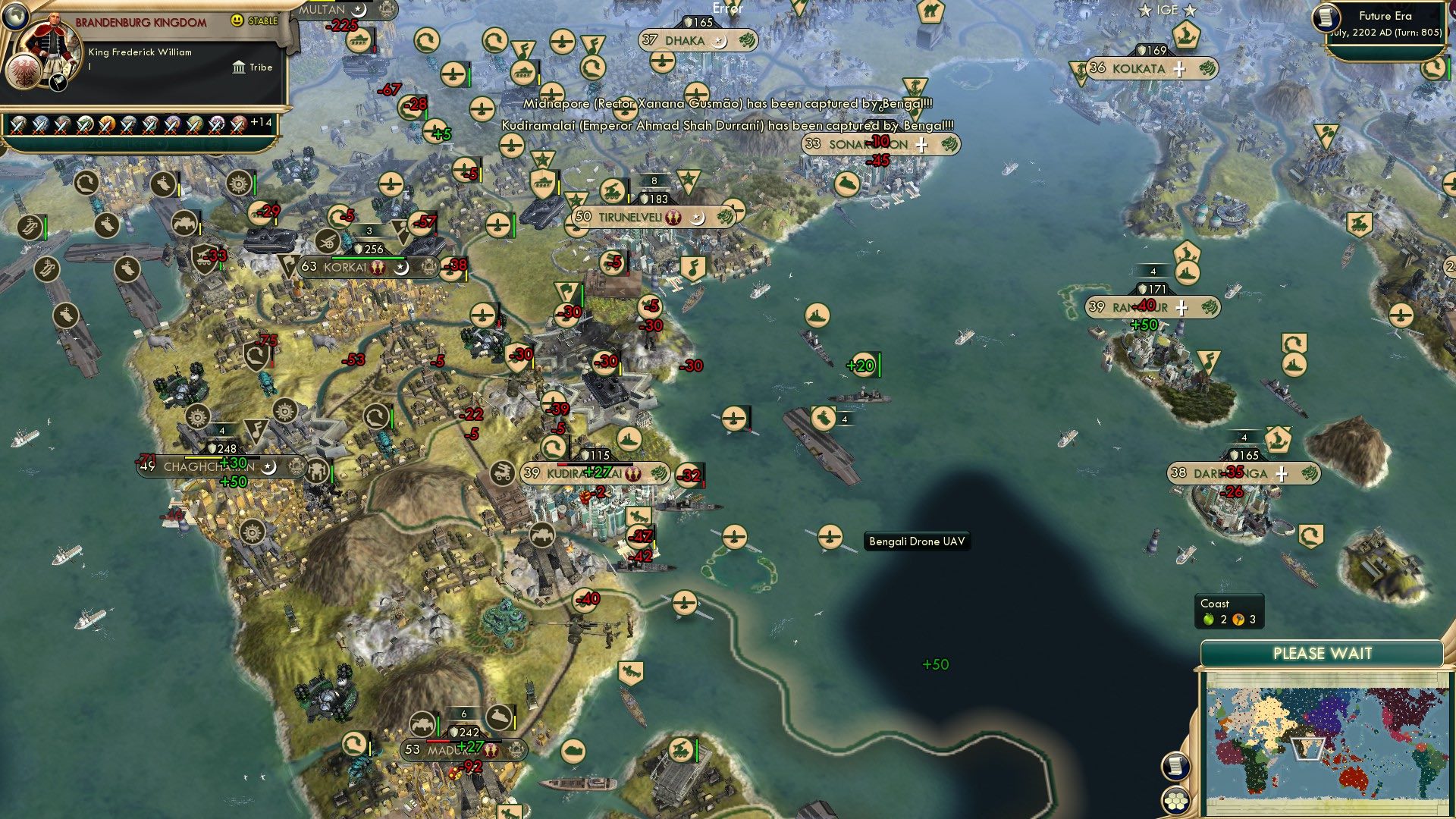
Task: Click the faith symbol on Kudiramalai's city banner
Action: pyautogui.click(x=632, y=475)
